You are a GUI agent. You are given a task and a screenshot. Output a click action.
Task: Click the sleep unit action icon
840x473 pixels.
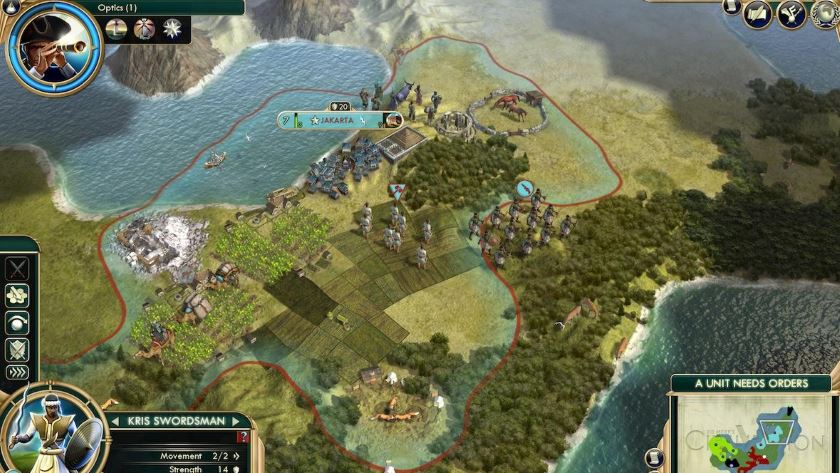click(18, 322)
